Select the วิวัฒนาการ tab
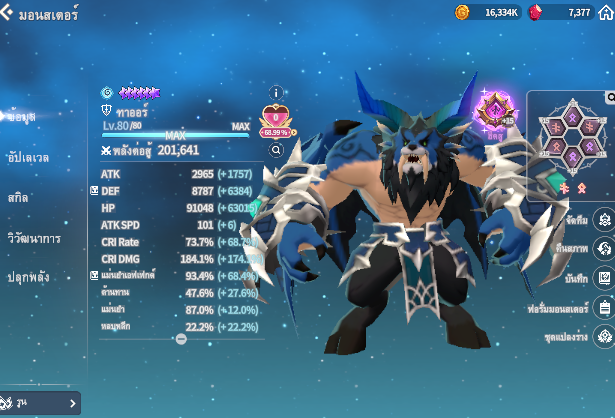 (x=34, y=238)
